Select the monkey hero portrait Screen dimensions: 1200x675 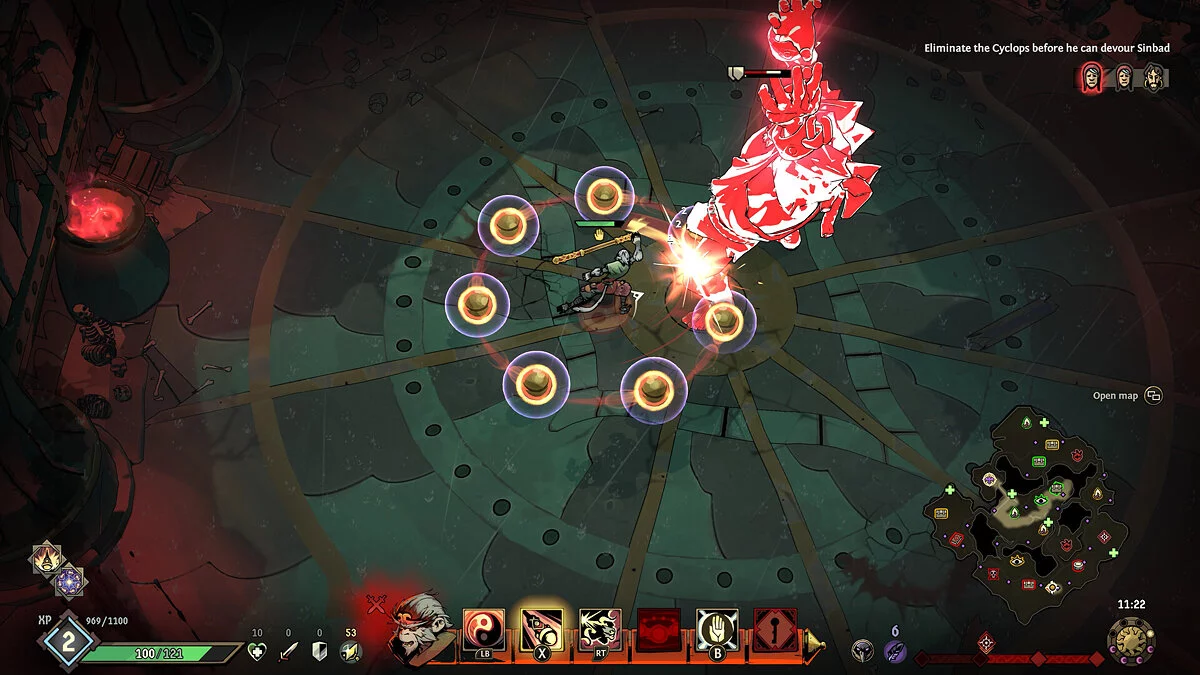click(419, 628)
